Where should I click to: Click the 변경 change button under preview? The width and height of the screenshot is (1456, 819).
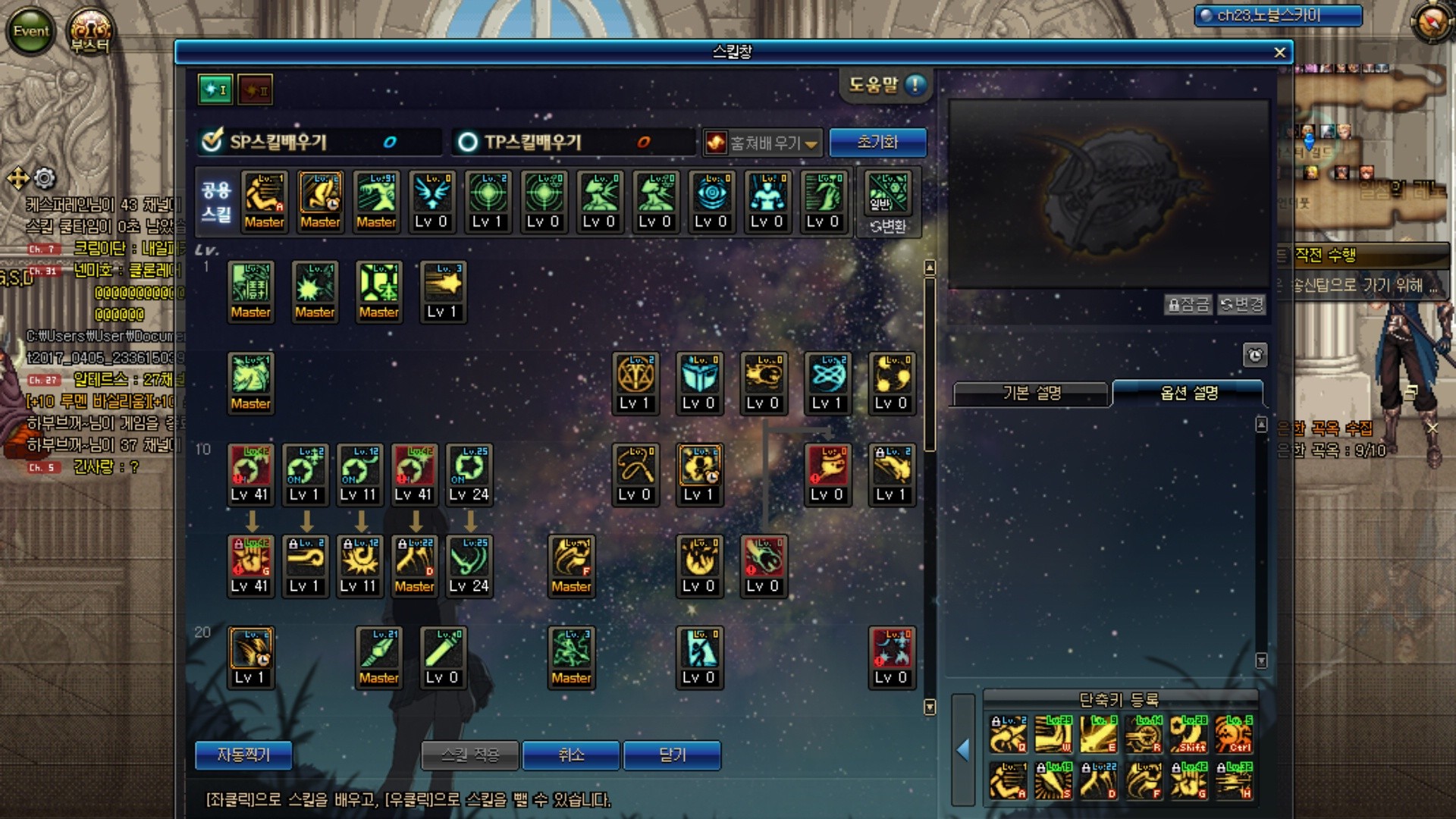click(x=1241, y=305)
